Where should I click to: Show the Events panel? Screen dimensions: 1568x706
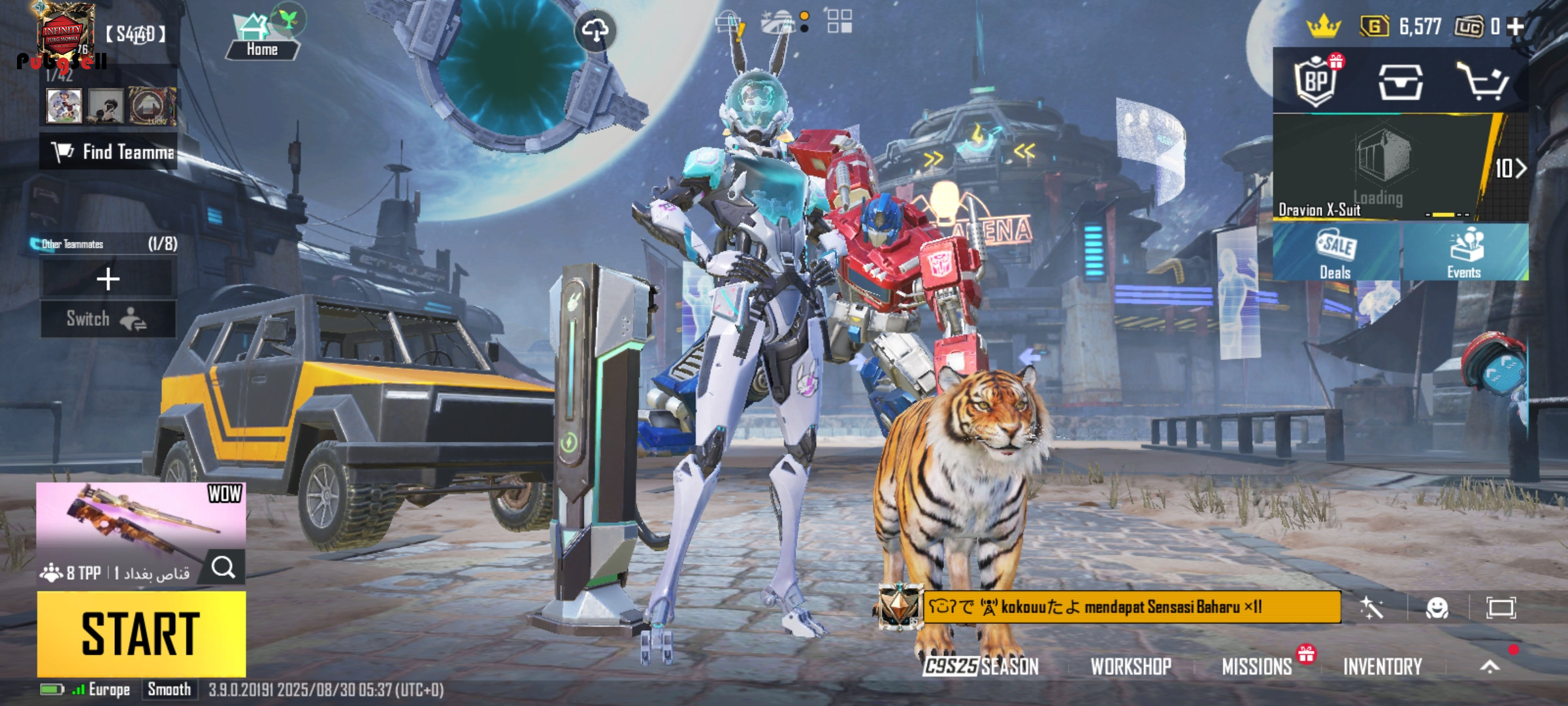click(x=1464, y=252)
